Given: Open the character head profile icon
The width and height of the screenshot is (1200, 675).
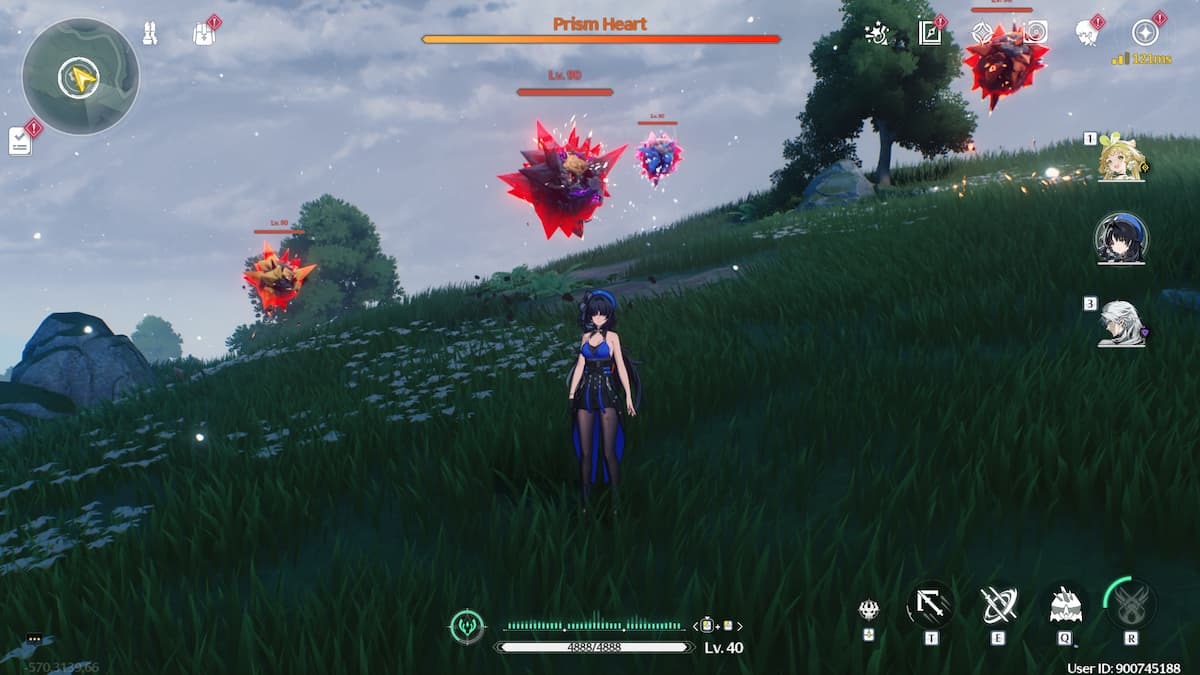Looking at the screenshot, I should pos(1087,32).
